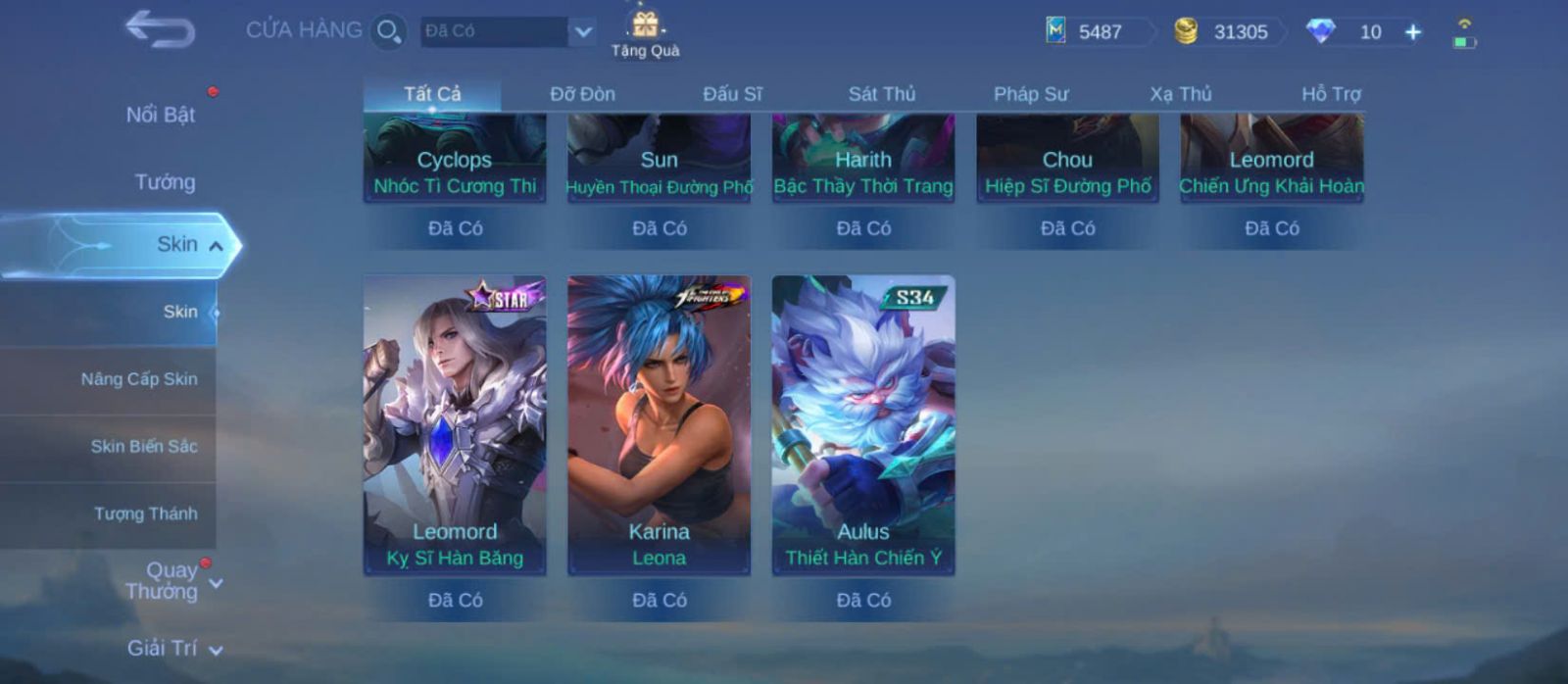The image size is (1568, 684).
Task: Go back using the return arrow
Action: 160,29
